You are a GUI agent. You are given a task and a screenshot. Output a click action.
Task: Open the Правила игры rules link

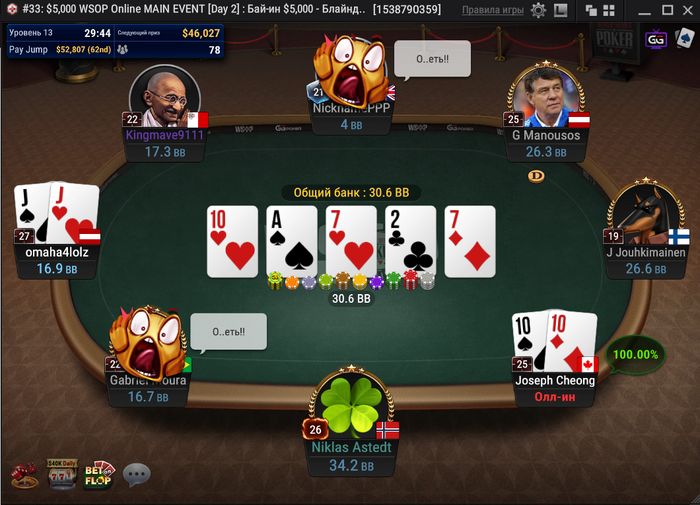(x=493, y=10)
